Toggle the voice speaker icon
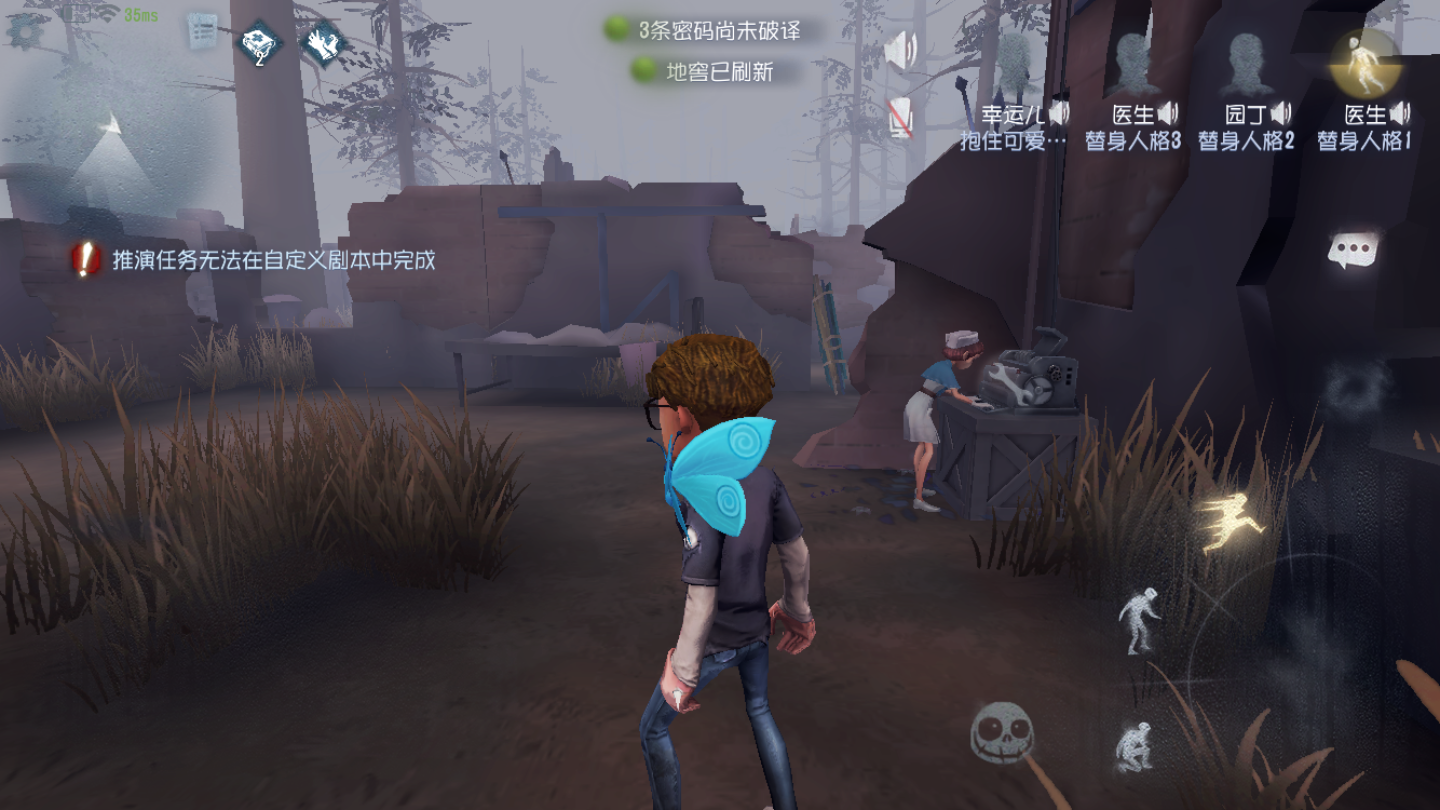 (902, 51)
